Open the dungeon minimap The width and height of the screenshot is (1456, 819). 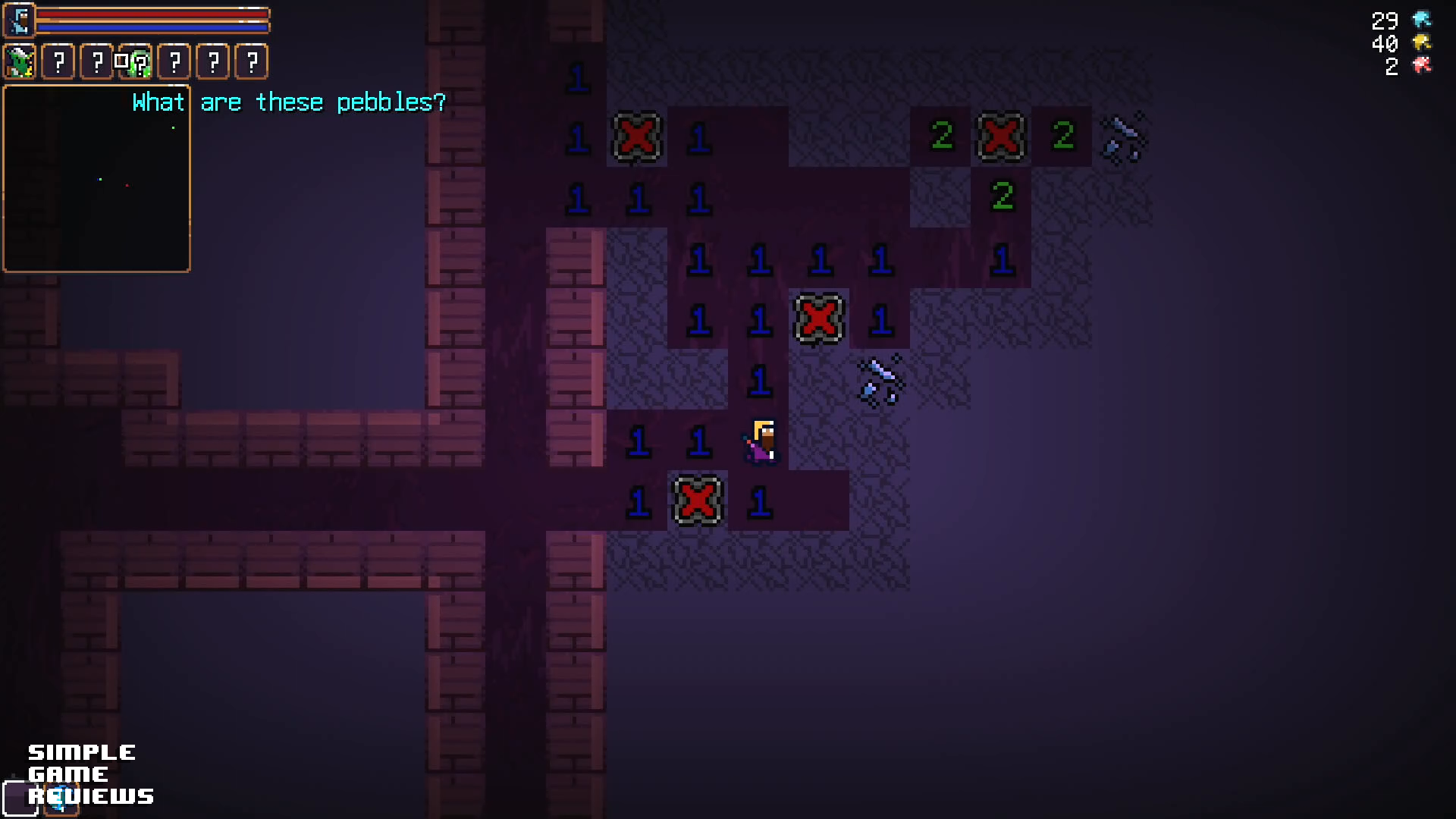96,179
